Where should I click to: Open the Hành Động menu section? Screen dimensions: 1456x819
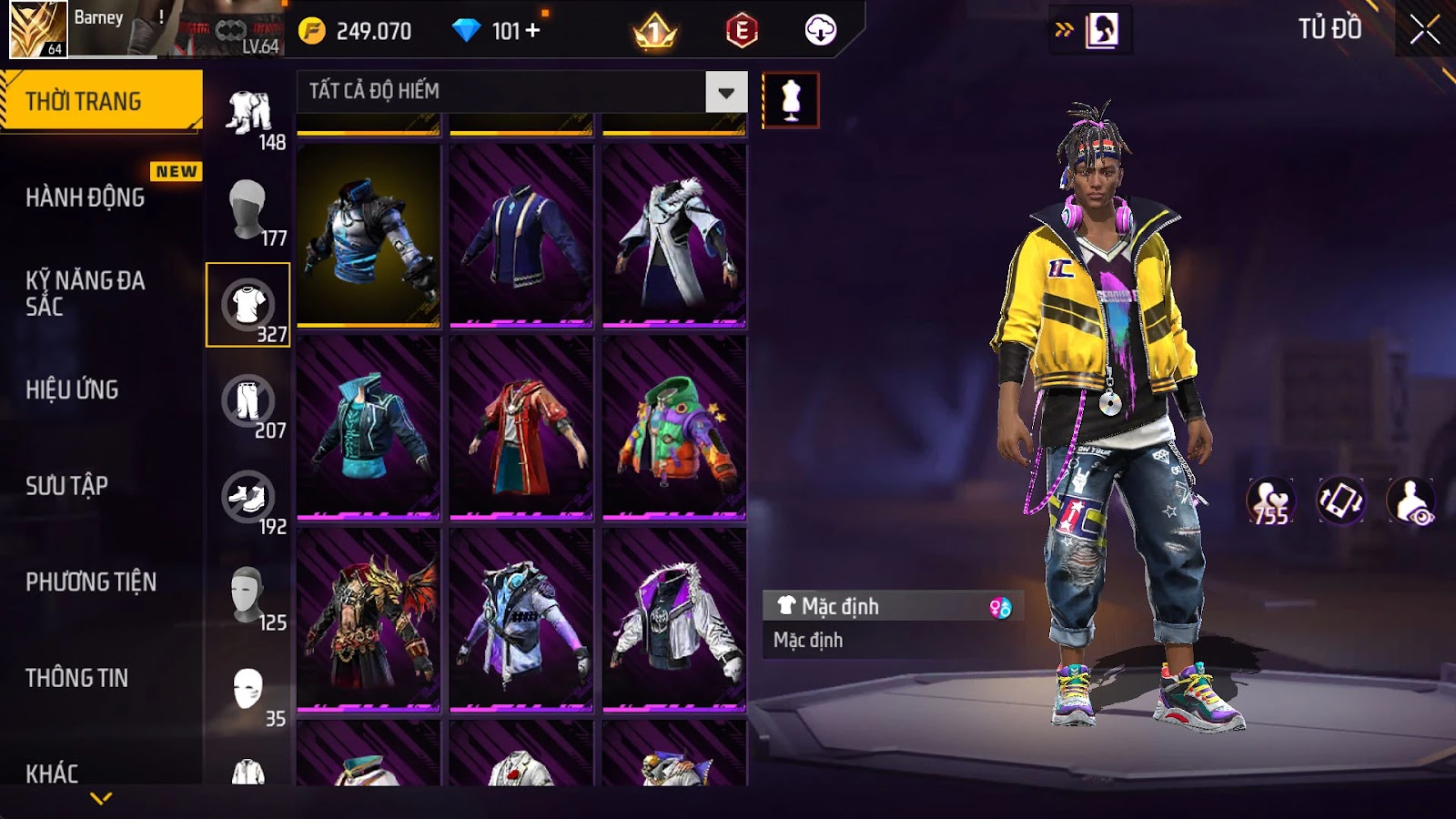click(x=86, y=197)
